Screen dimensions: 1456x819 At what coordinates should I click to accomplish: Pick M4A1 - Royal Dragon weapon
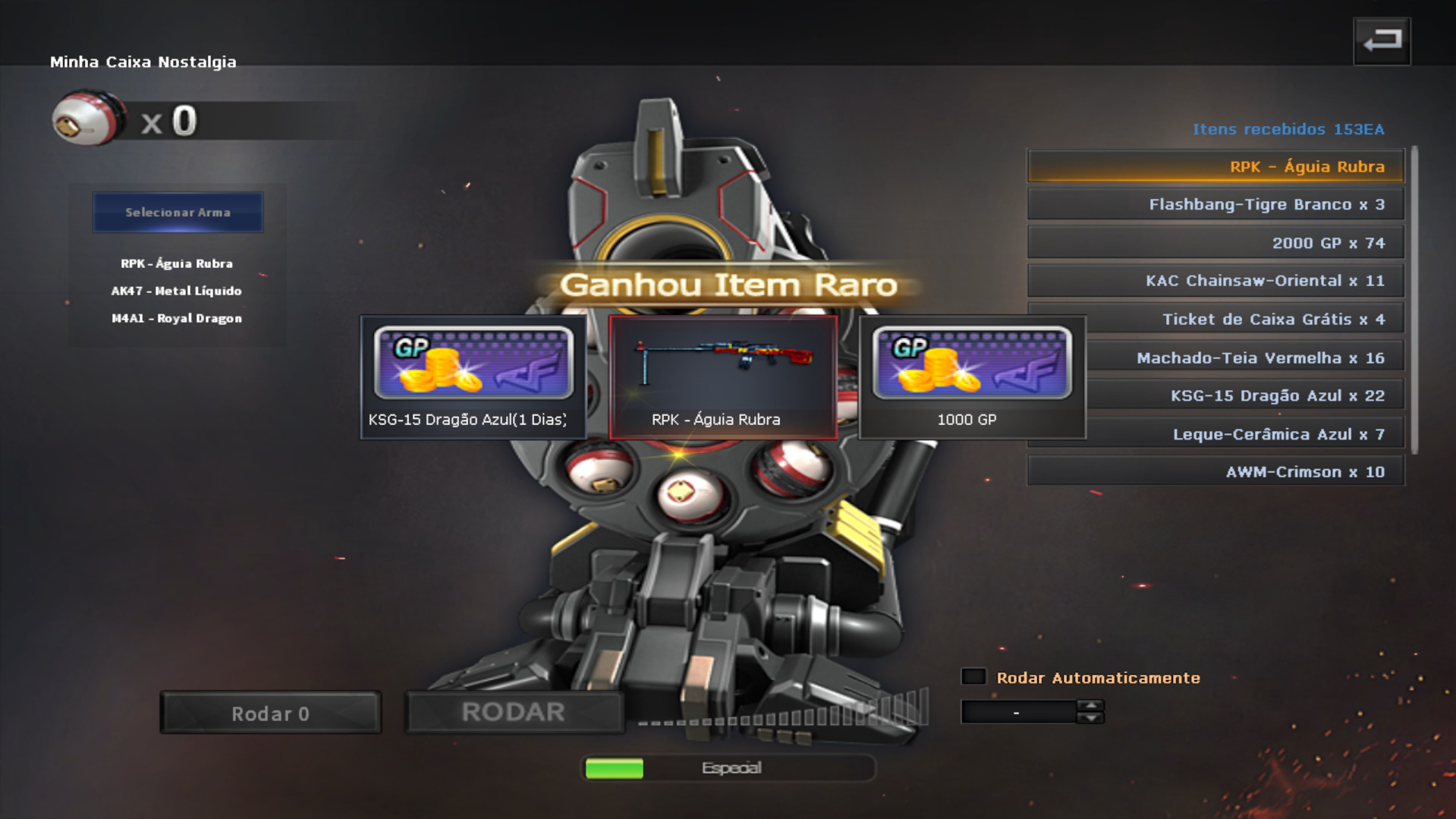pyautogui.click(x=177, y=319)
